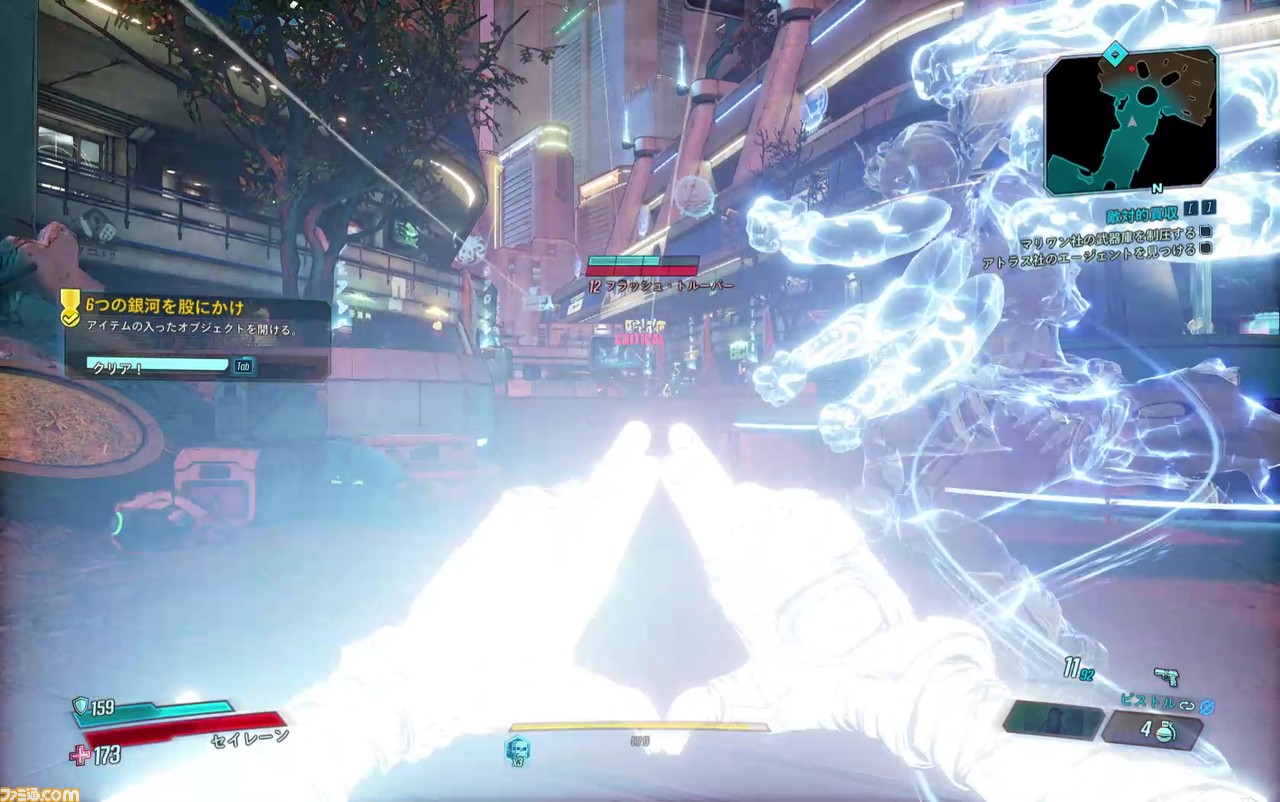Viewport: 1280px width, 802px height.
Task: Toggle the blue weapon mode icon
Action: coord(1207,706)
